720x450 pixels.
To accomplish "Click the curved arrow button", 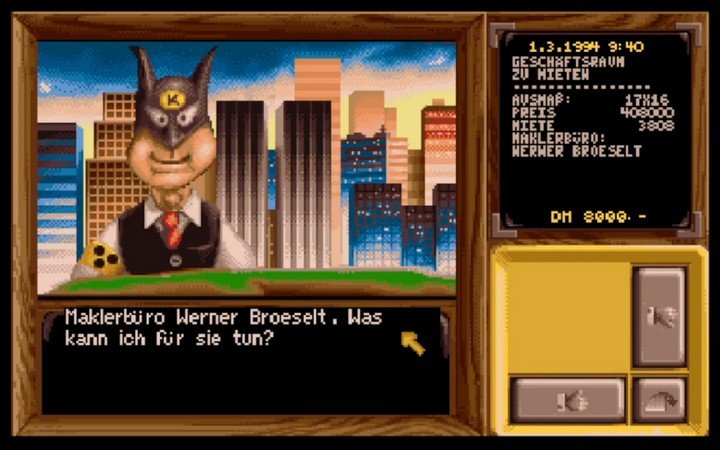I will point(660,400).
